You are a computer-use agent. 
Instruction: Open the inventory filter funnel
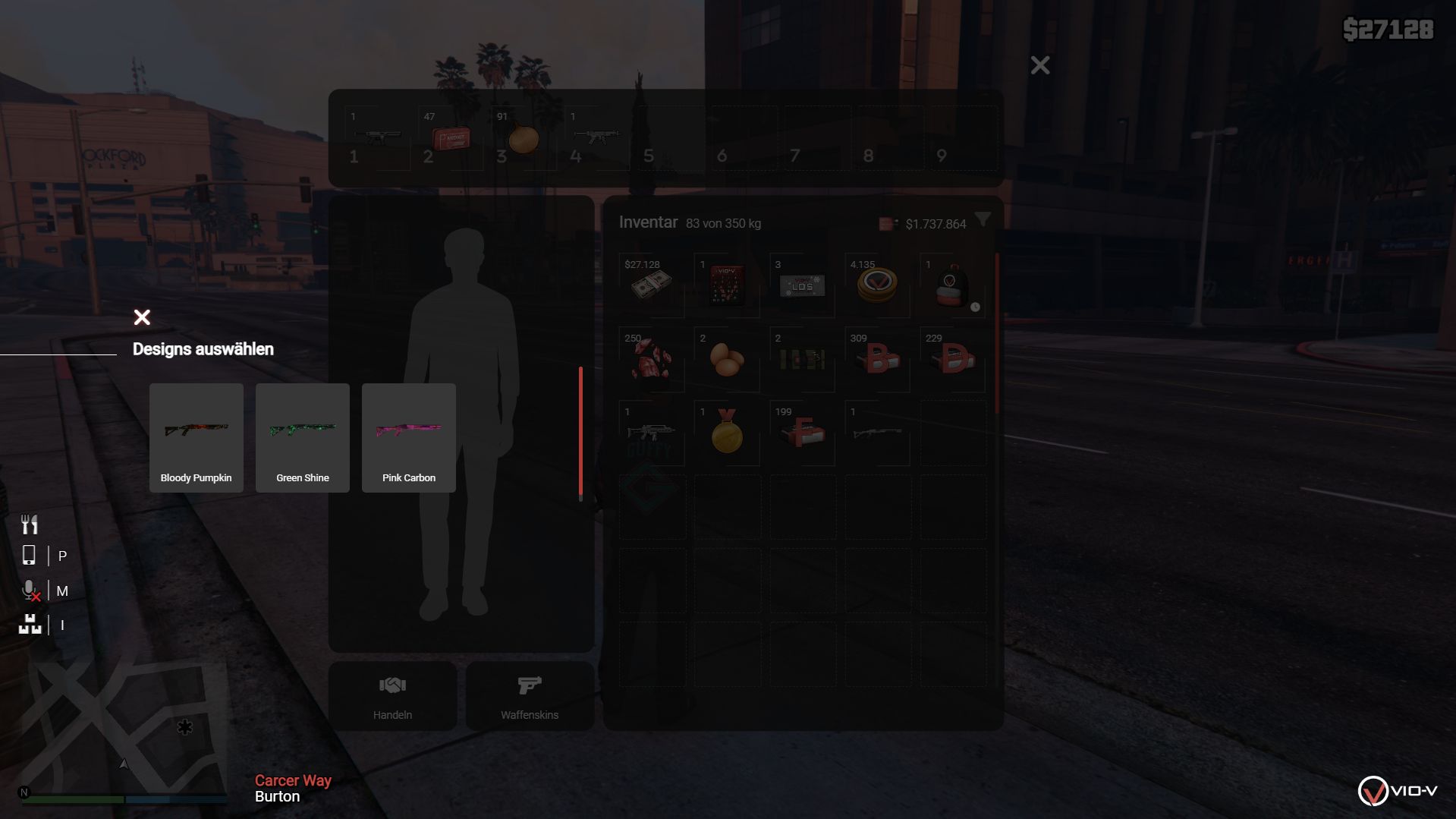click(x=983, y=220)
